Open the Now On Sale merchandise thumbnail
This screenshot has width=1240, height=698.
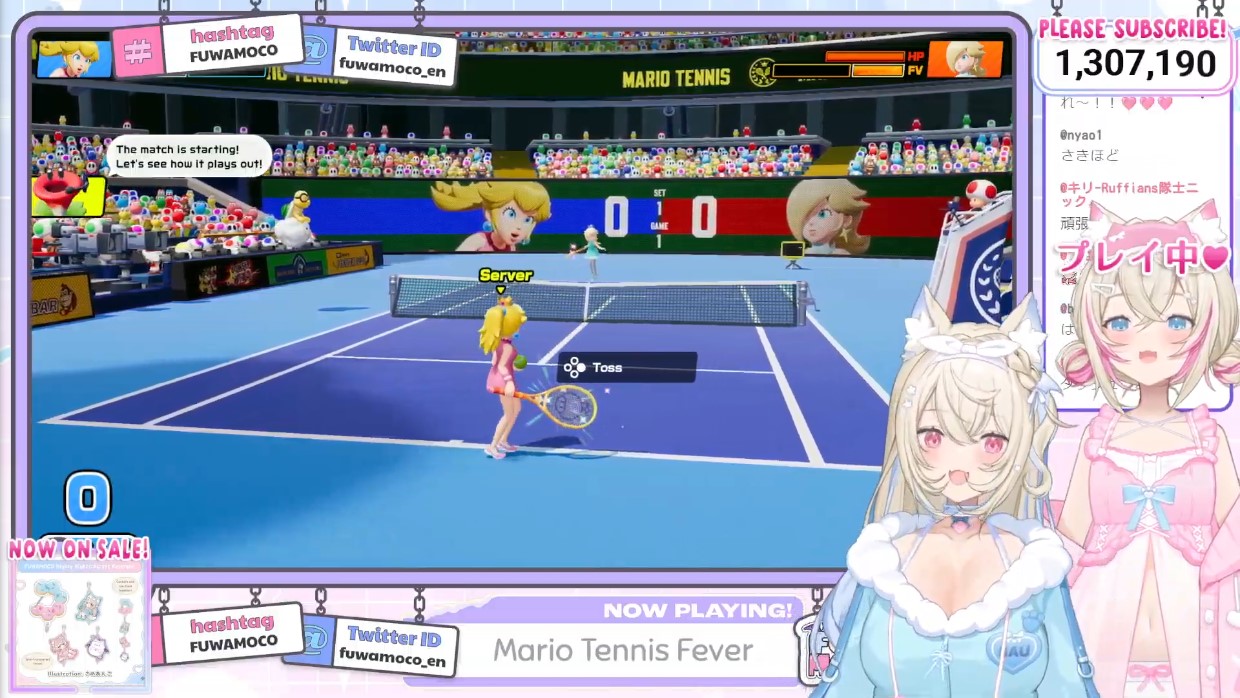80,622
